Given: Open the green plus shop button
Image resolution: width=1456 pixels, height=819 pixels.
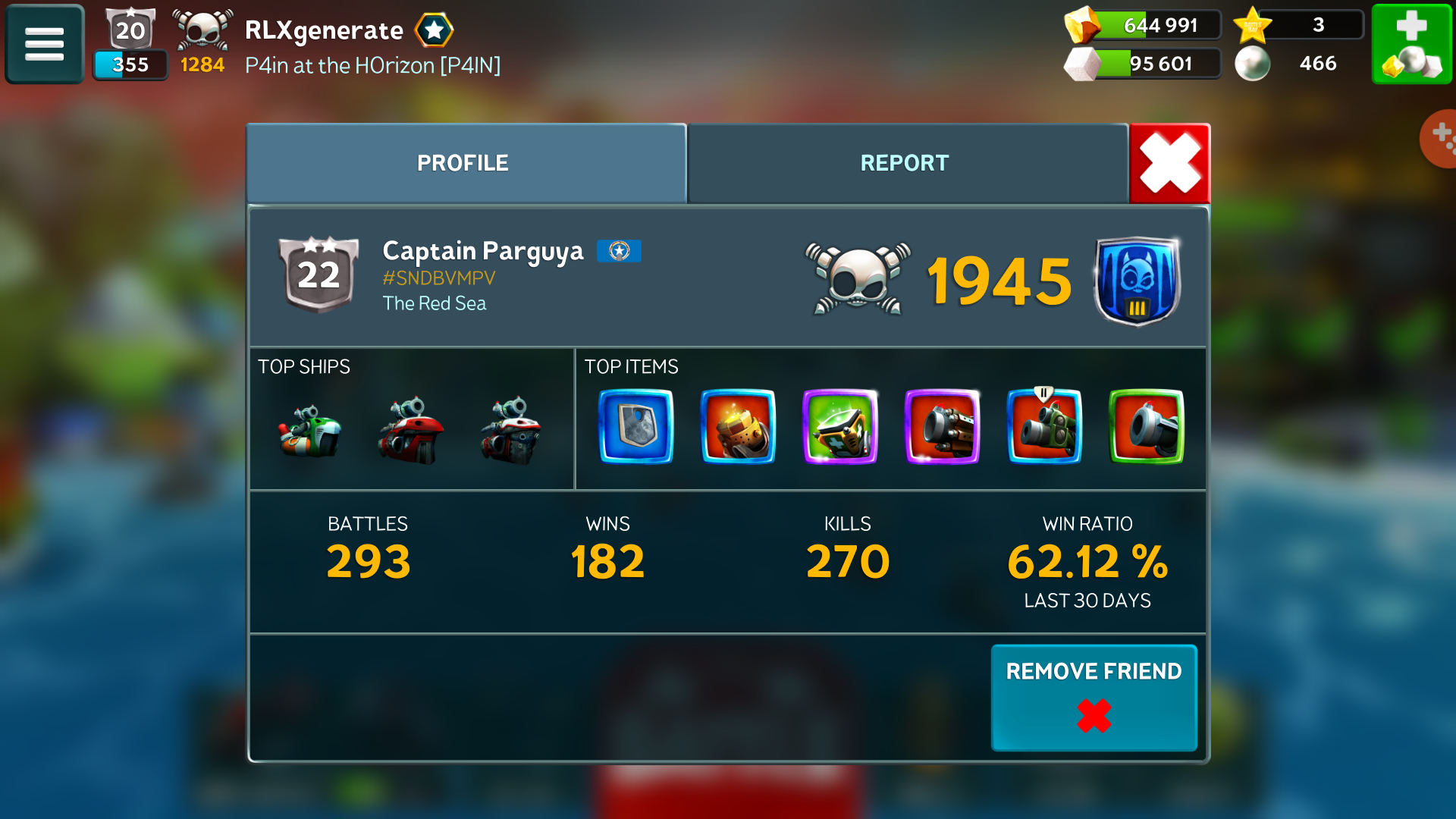Looking at the screenshot, I should tap(1411, 44).
